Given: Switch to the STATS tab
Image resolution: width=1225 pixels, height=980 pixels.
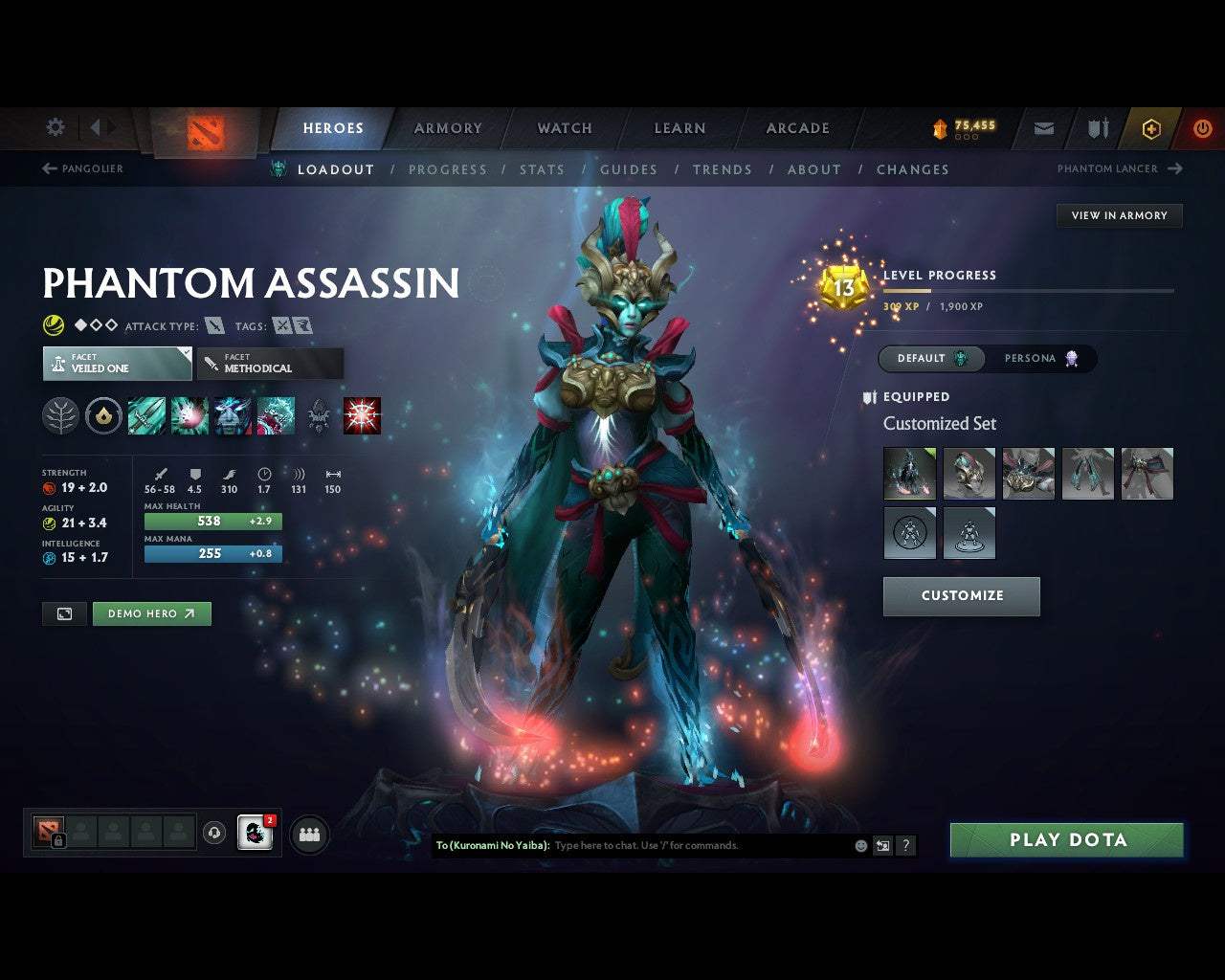Looking at the screenshot, I should pyautogui.click(x=542, y=169).
